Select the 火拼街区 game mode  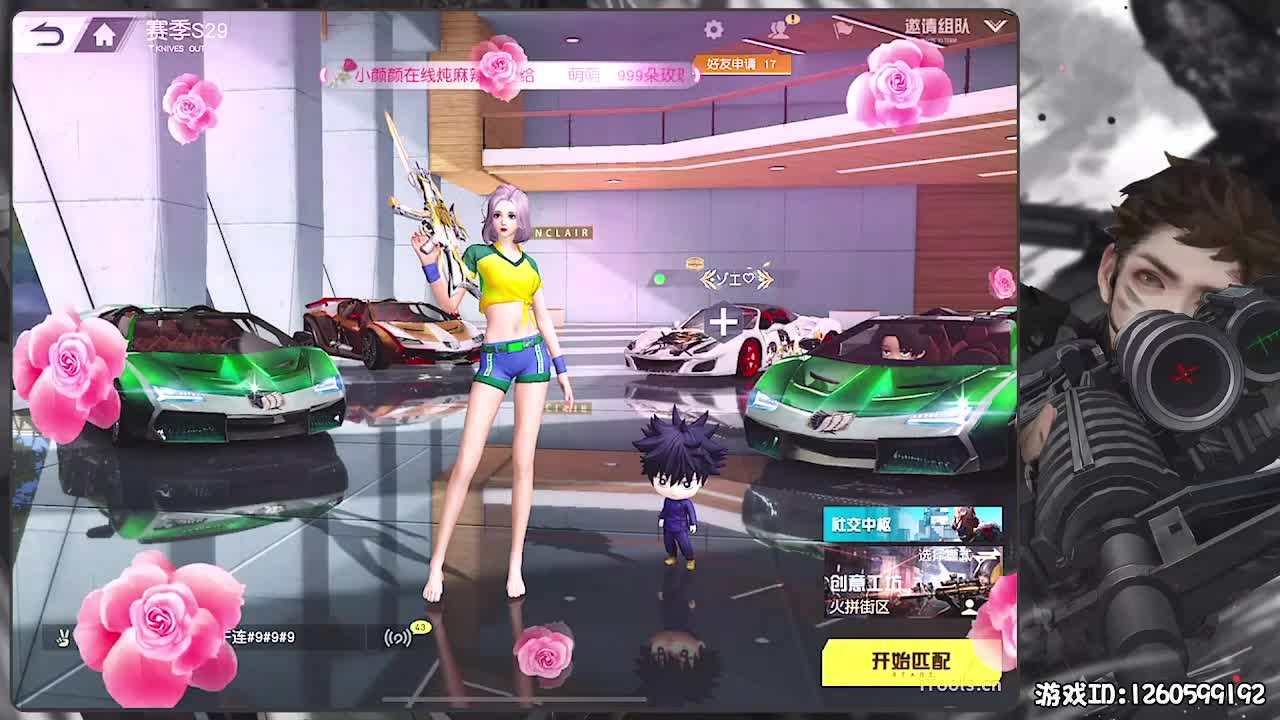pyautogui.click(x=860, y=607)
